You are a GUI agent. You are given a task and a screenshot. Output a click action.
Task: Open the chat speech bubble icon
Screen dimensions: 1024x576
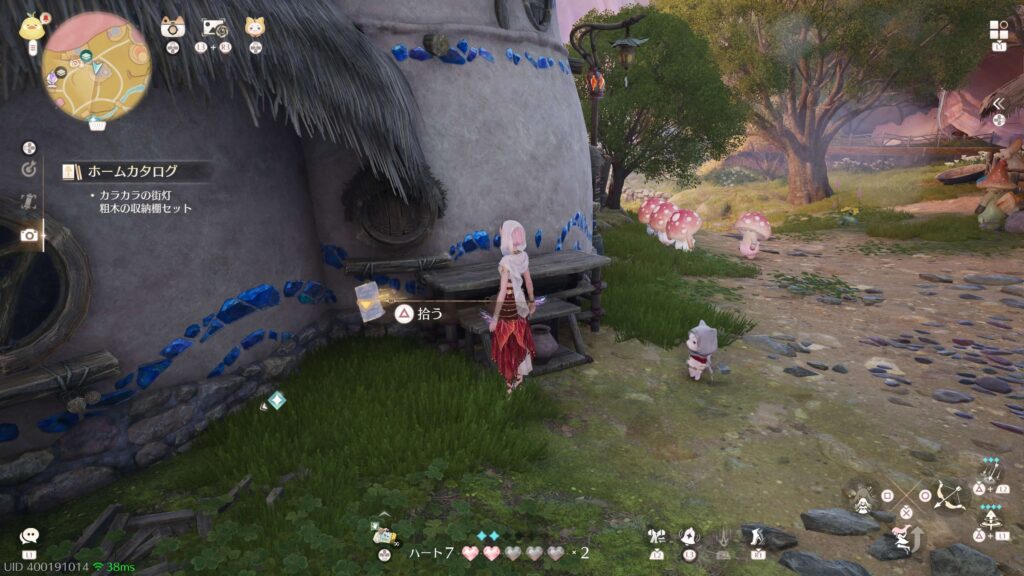pyautogui.click(x=29, y=537)
